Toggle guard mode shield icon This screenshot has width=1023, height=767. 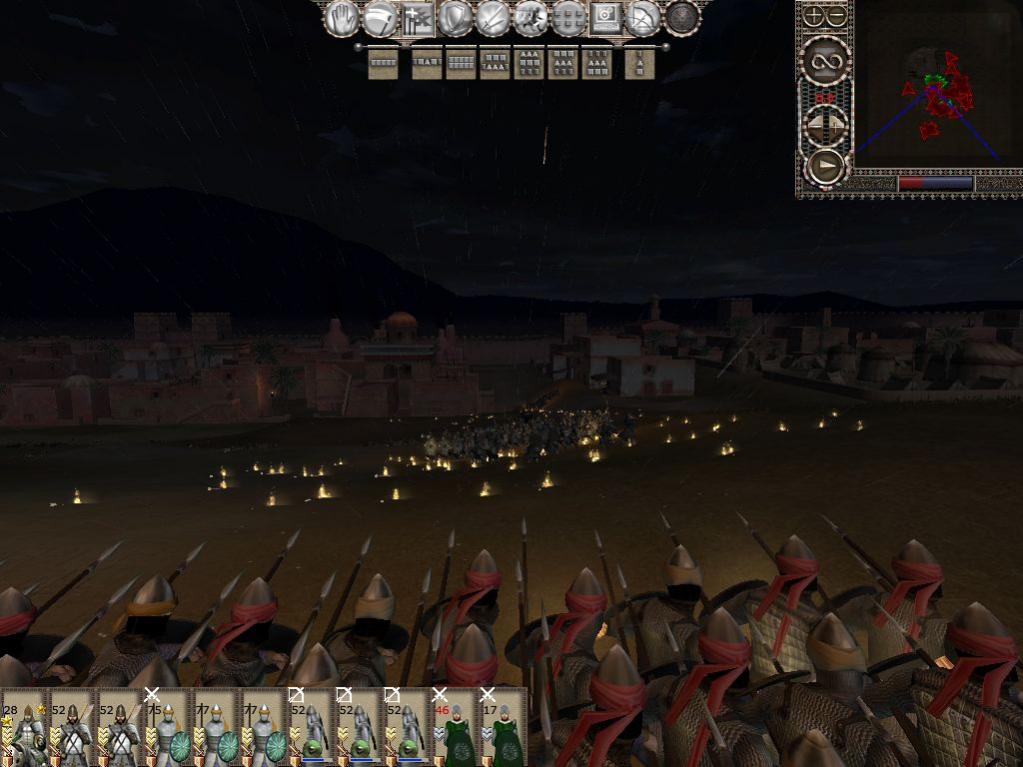[455, 18]
